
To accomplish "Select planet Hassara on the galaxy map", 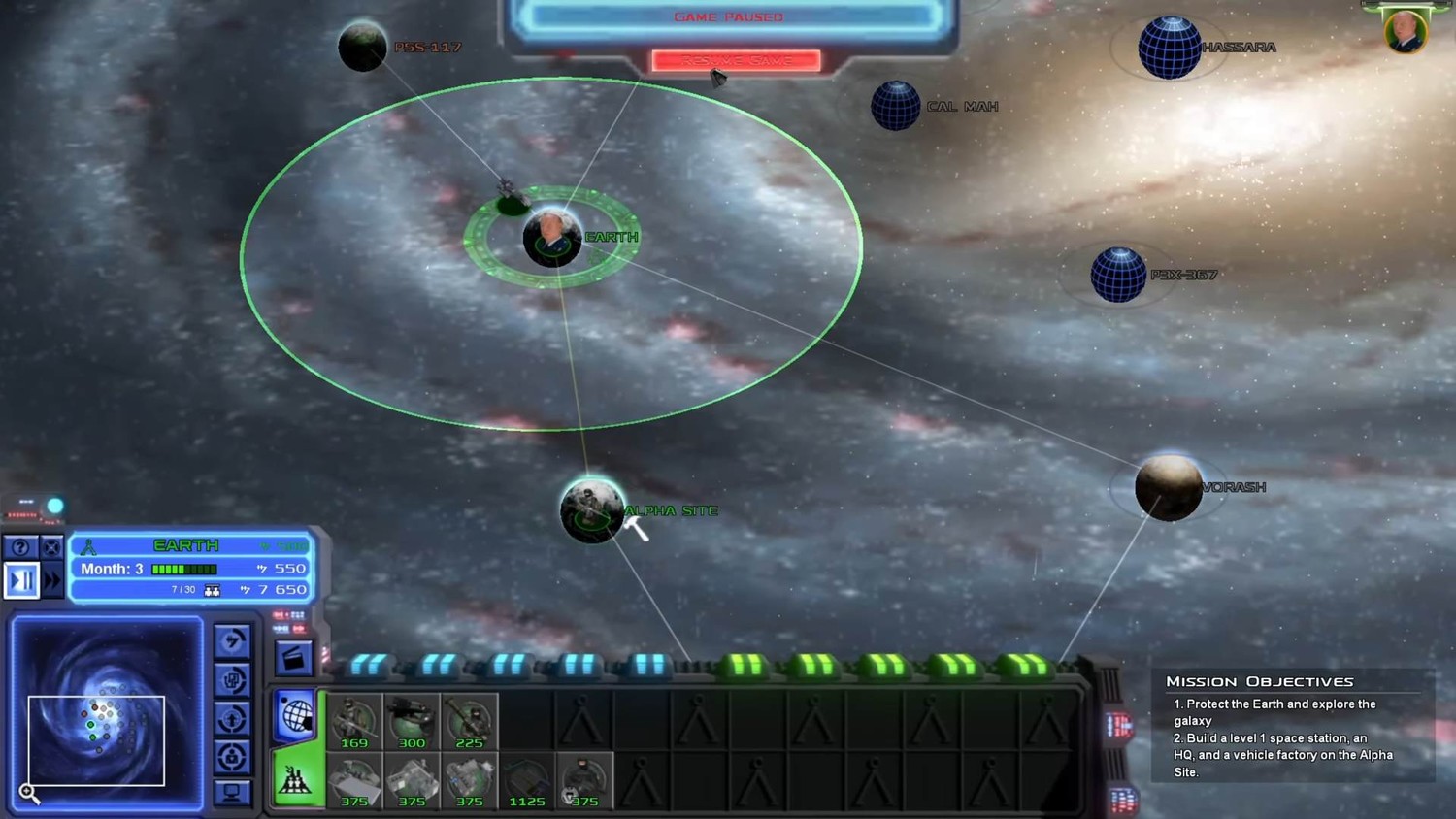I will click(1170, 48).
